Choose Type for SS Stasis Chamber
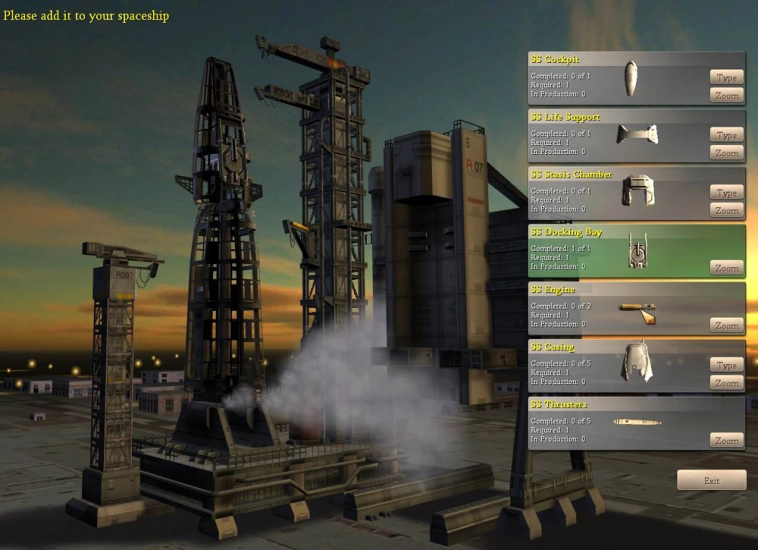This screenshot has width=758, height=550. [x=727, y=193]
